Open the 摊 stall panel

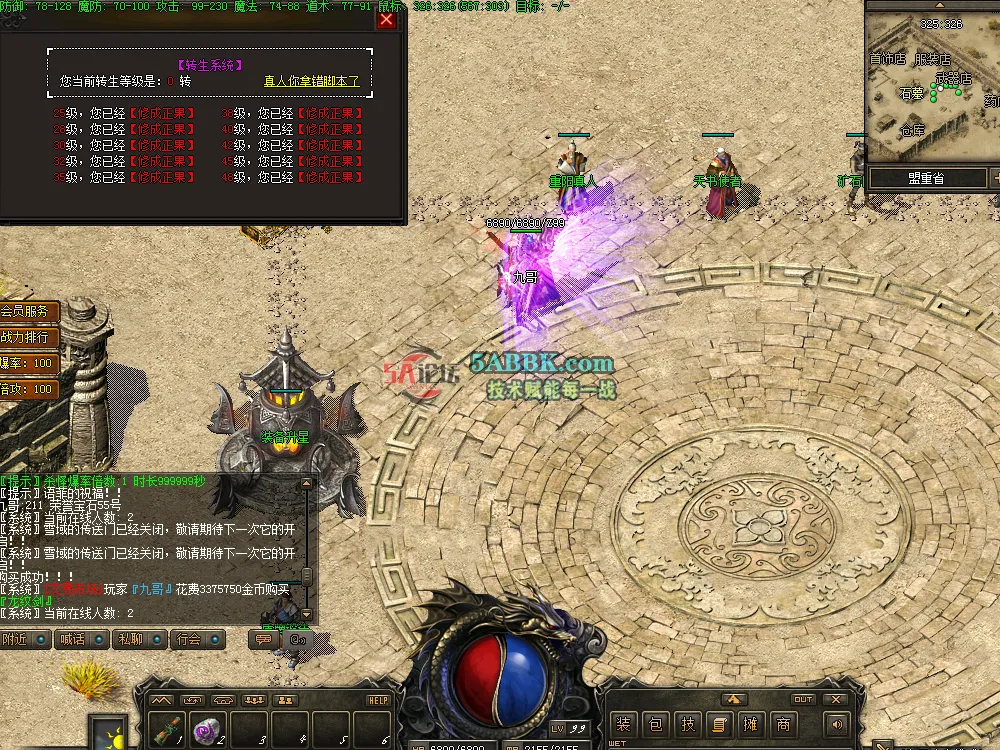coord(751,725)
